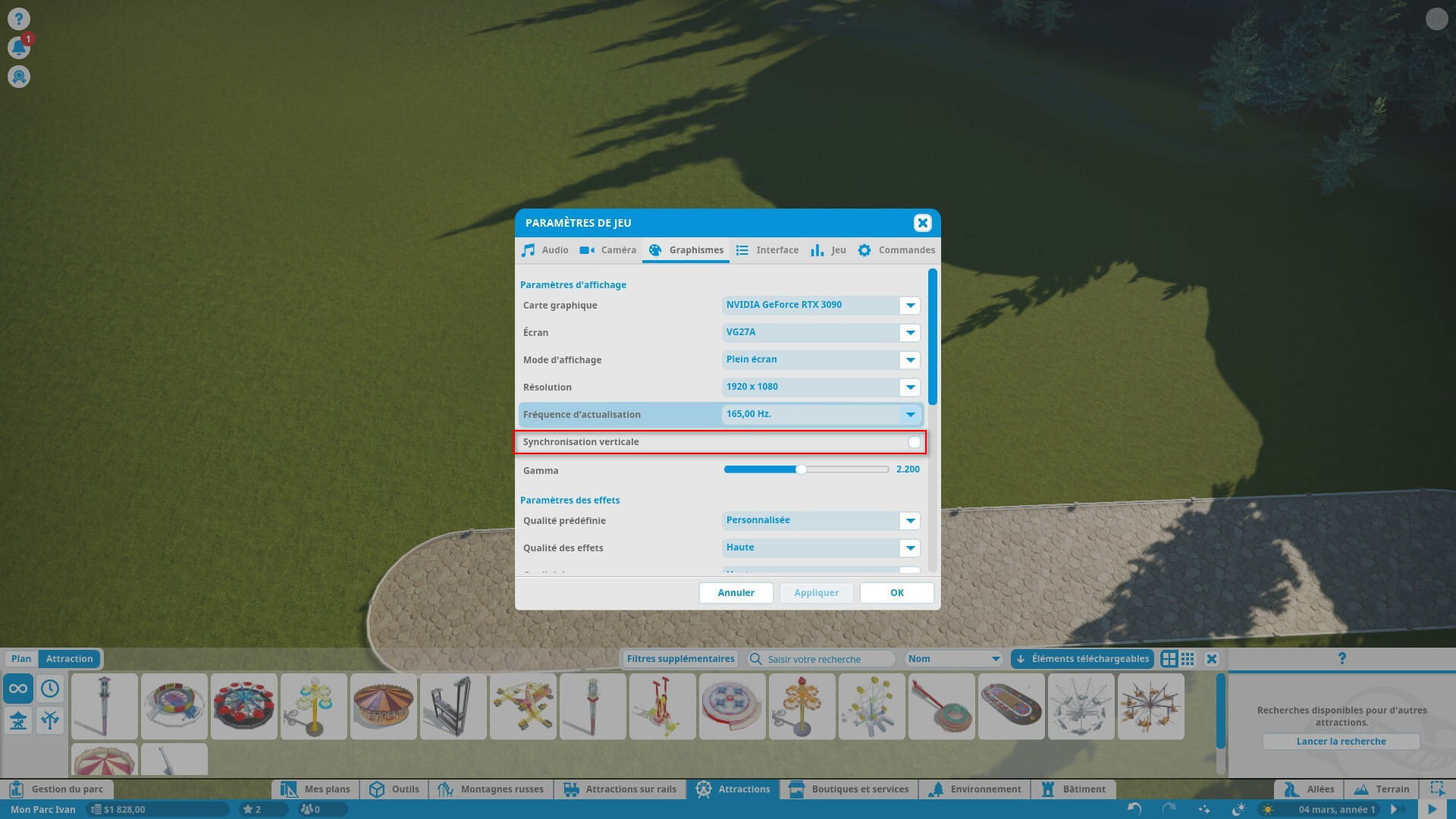
Task: Choose a different Résolution from dropdown
Action: point(910,388)
